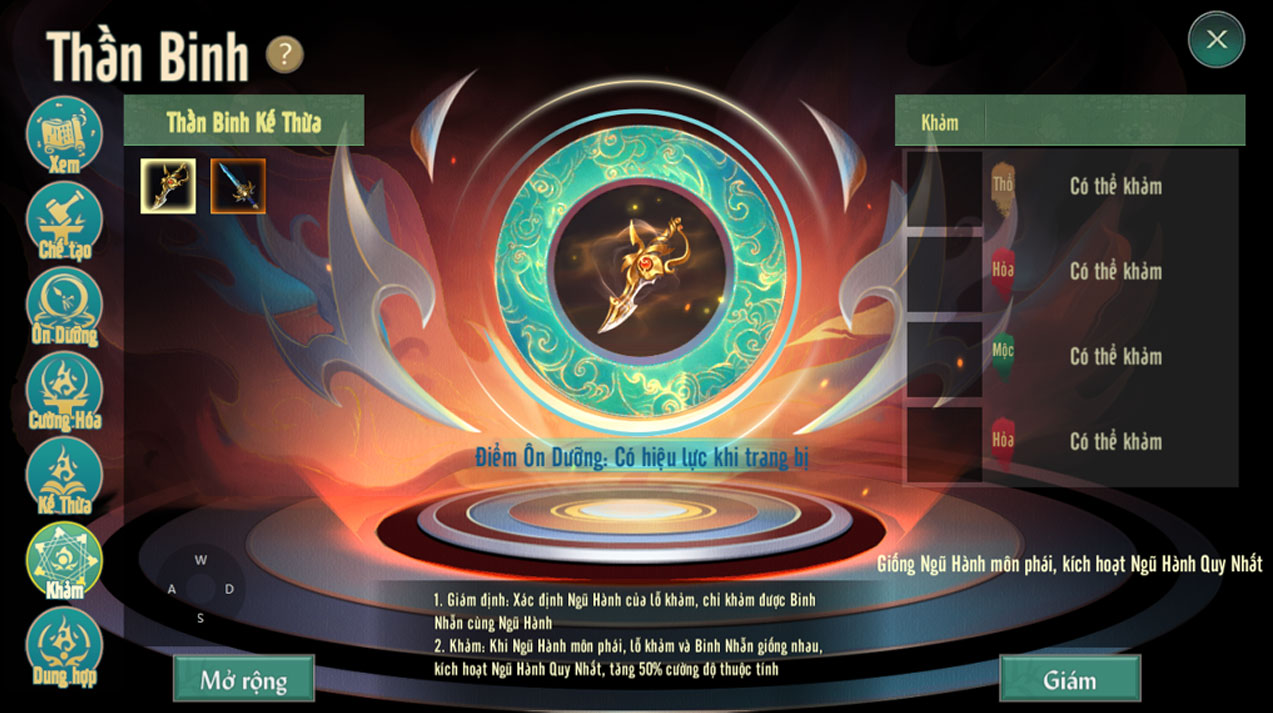Click the Mở rộng button
Image resolution: width=1273 pixels, height=713 pixels.
click(244, 680)
